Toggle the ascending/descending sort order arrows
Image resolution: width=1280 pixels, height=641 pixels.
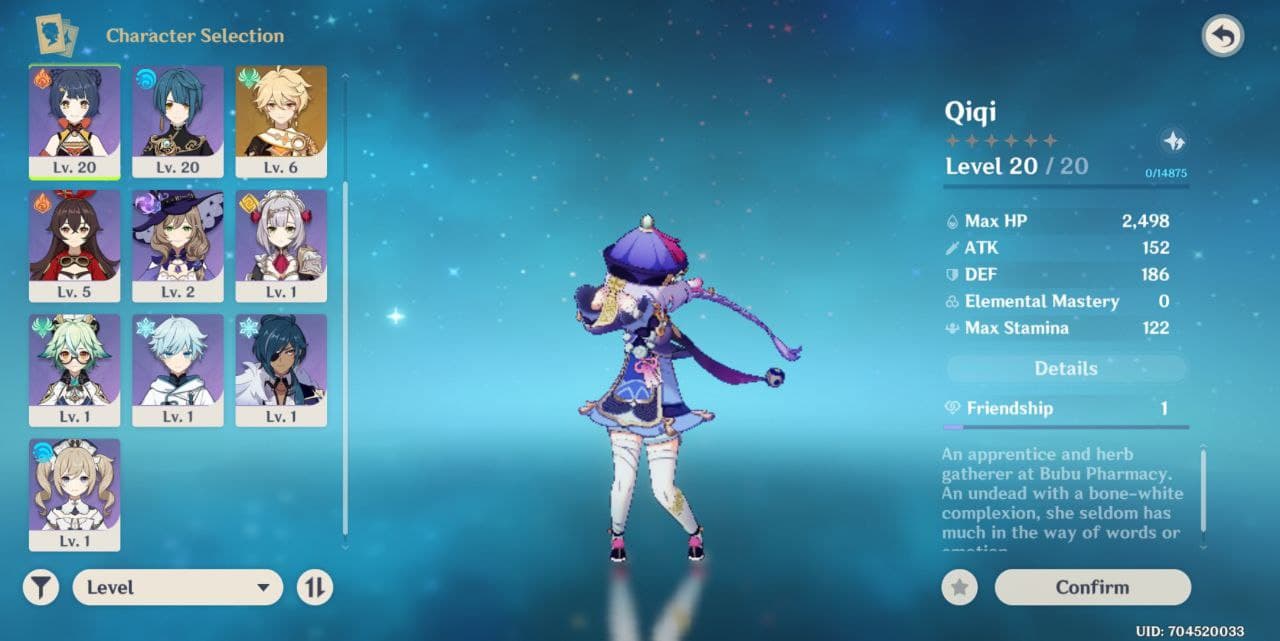[314, 587]
